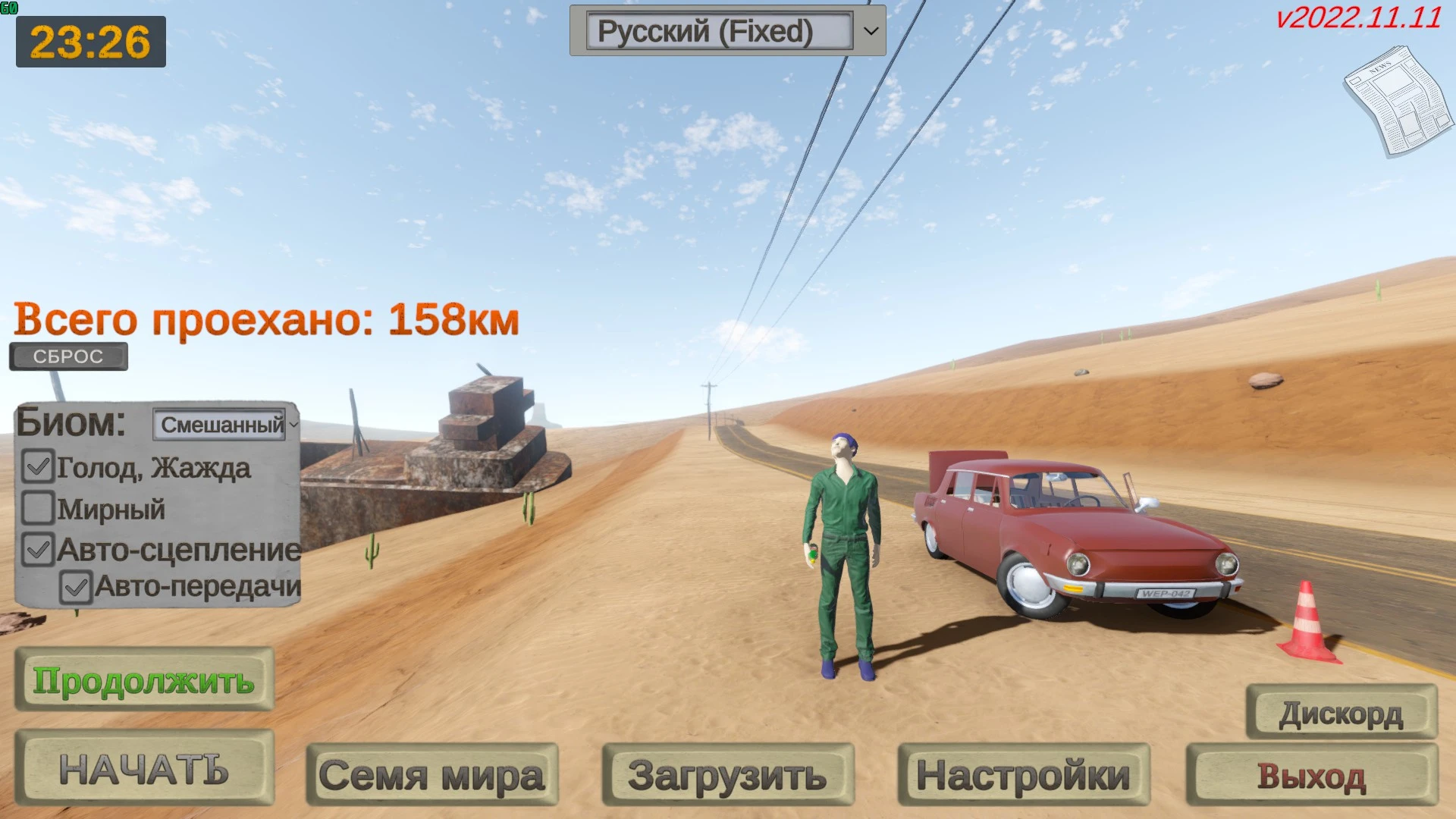
Task: Click the chevron beside the language selector
Action: (871, 31)
